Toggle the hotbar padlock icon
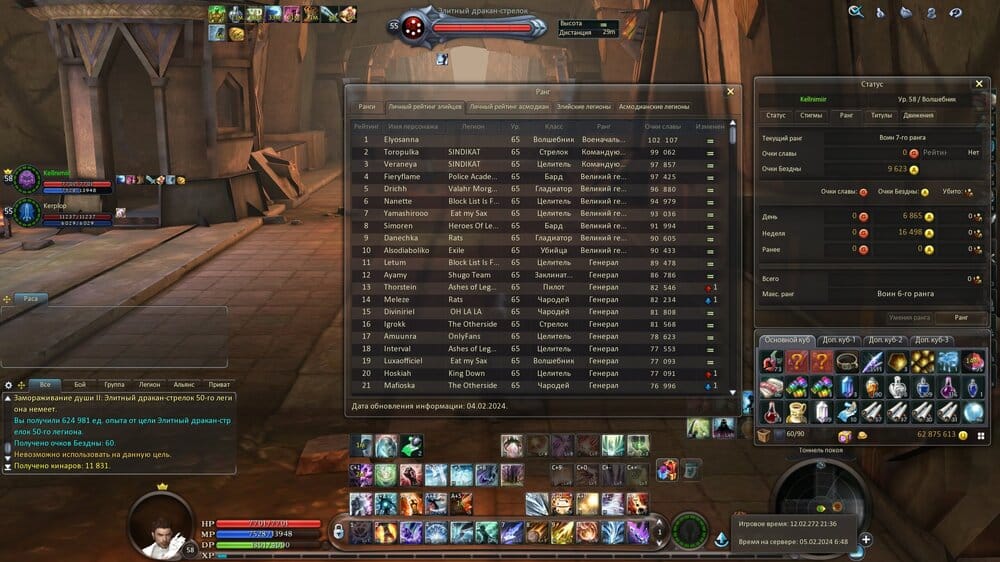The height and width of the screenshot is (562, 1000). pos(338,532)
